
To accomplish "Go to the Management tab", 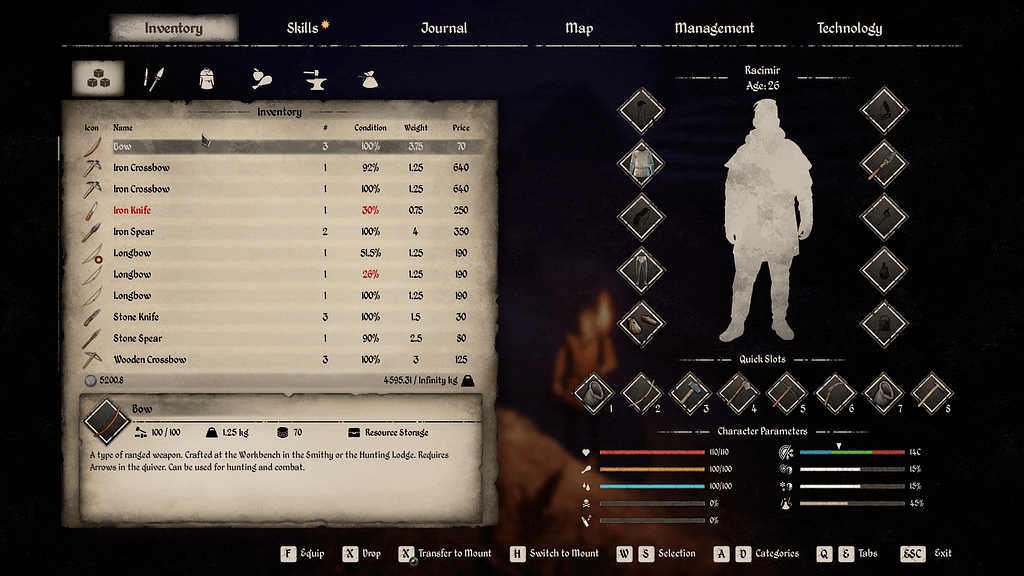I will [714, 28].
